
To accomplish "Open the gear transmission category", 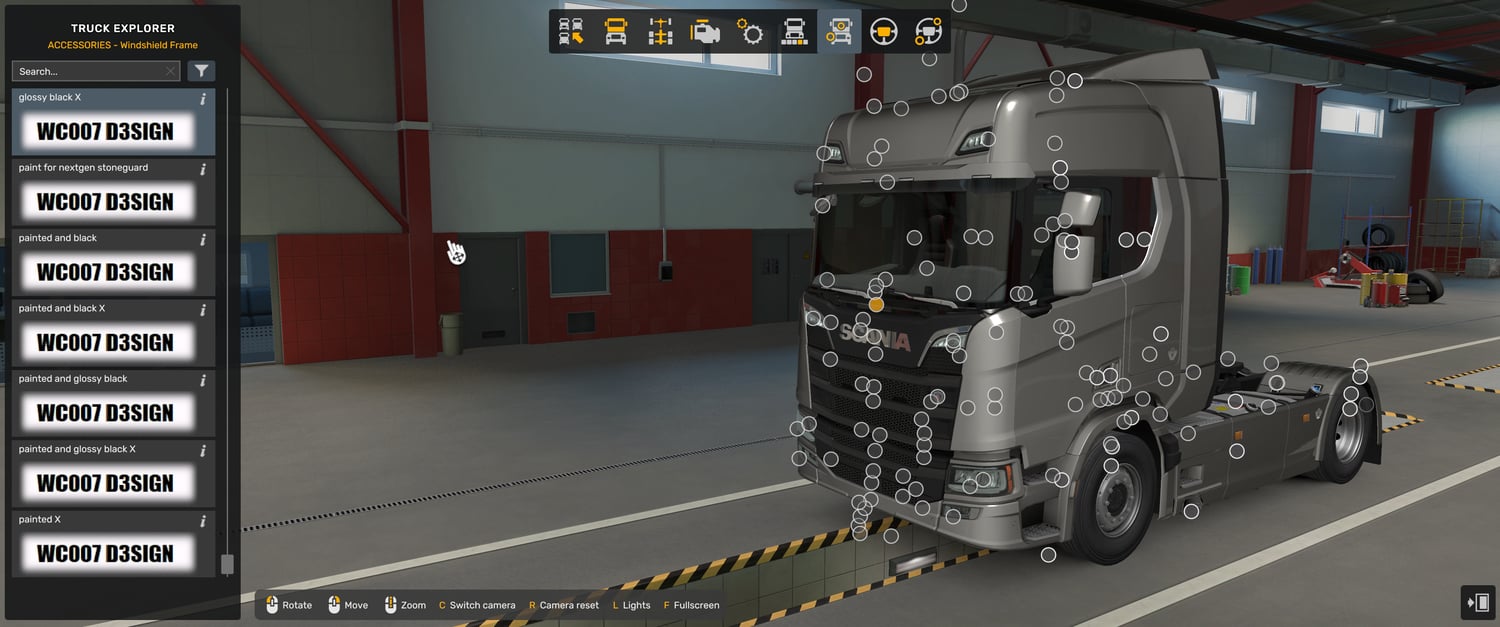I will (x=750, y=32).
